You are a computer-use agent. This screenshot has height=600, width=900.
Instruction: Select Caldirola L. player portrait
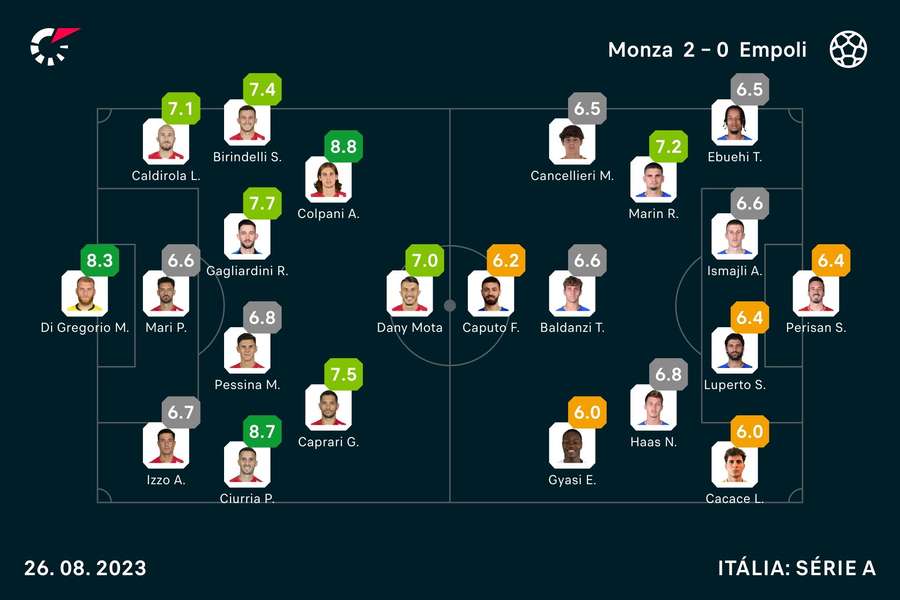click(166, 141)
